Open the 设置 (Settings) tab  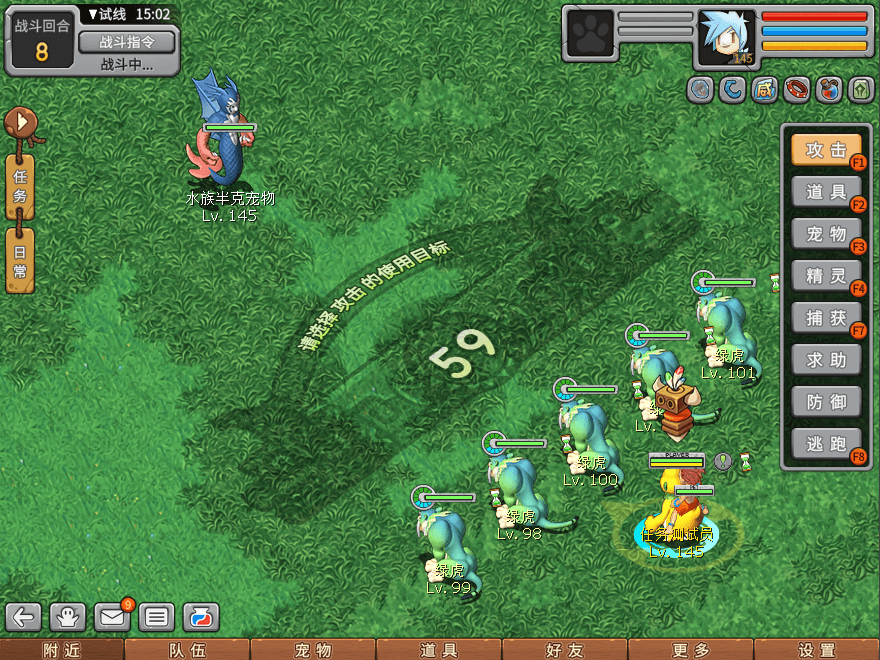[x=817, y=650]
